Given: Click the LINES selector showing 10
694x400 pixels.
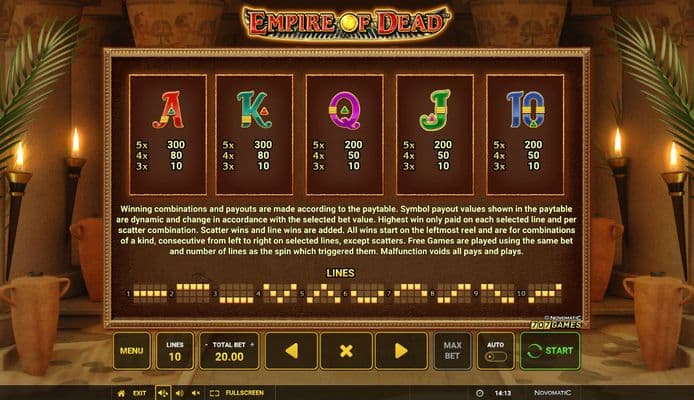Looking at the screenshot, I should (175, 351).
